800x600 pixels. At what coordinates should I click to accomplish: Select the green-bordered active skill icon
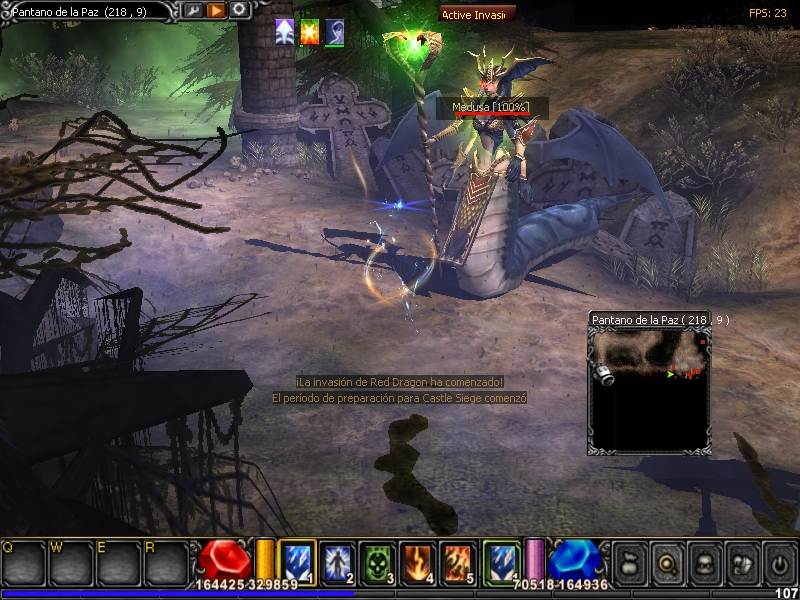tap(500, 561)
